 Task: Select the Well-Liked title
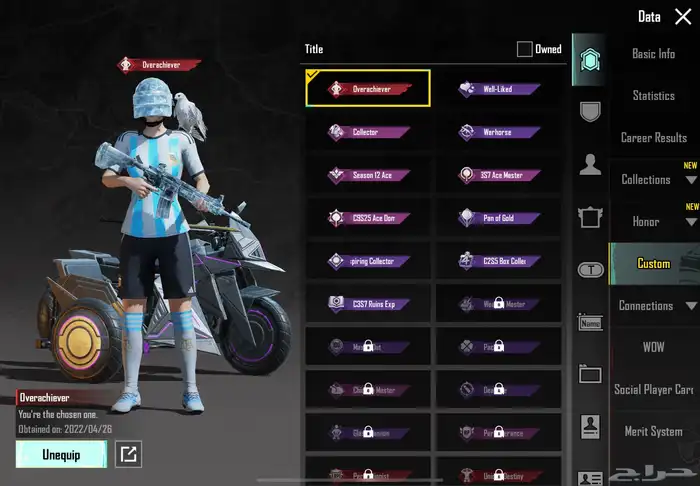point(498,89)
